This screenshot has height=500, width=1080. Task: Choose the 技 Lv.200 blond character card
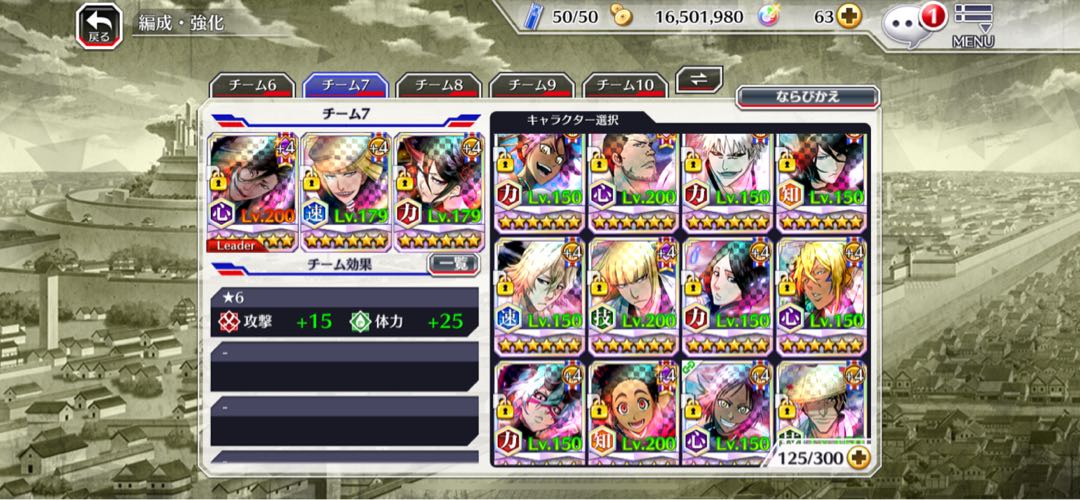(633, 295)
